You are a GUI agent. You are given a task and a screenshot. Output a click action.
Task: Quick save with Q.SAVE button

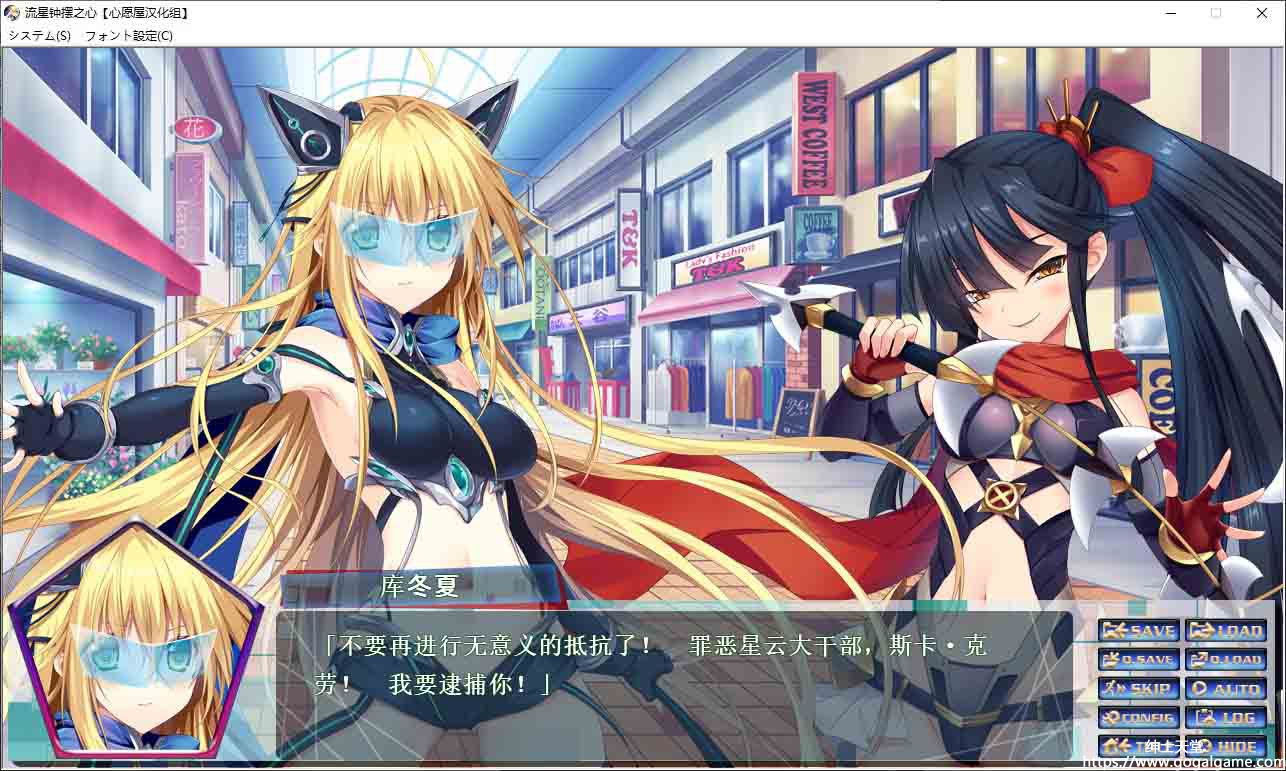point(1138,660)
